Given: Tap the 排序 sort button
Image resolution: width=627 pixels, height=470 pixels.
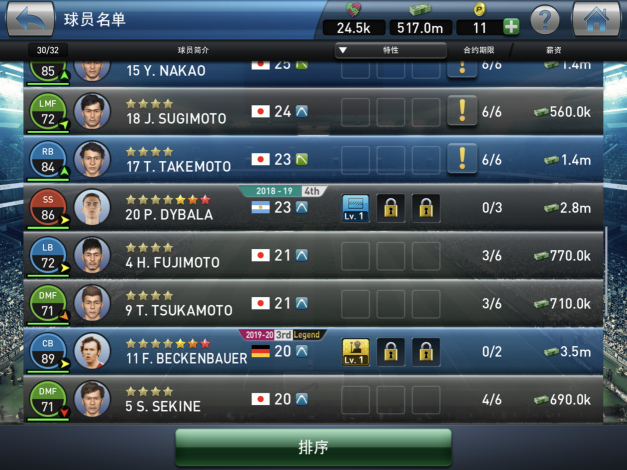Looking at the screenshot, I should pyautogui.click(x=313, y=446).
